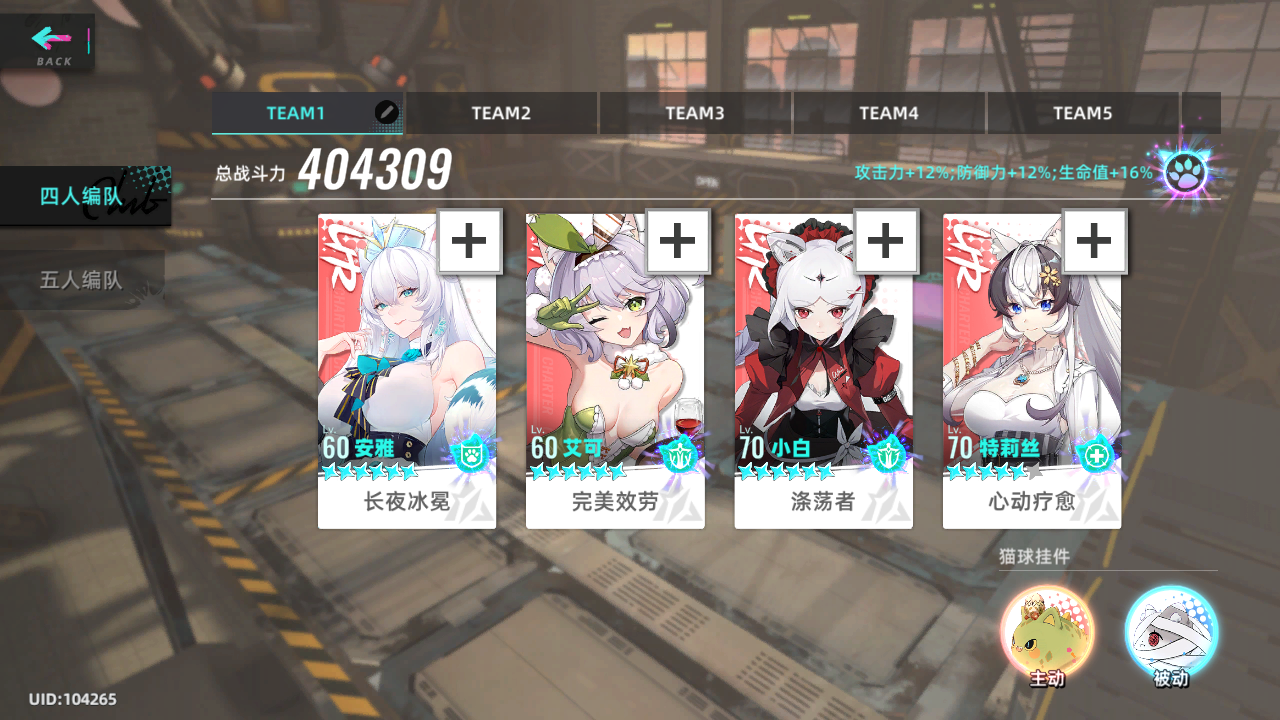Open the 被动 passive cat ball slot
This screenshot has height=720, width=1280.
pyautogui.click(x=1171, y=633)
